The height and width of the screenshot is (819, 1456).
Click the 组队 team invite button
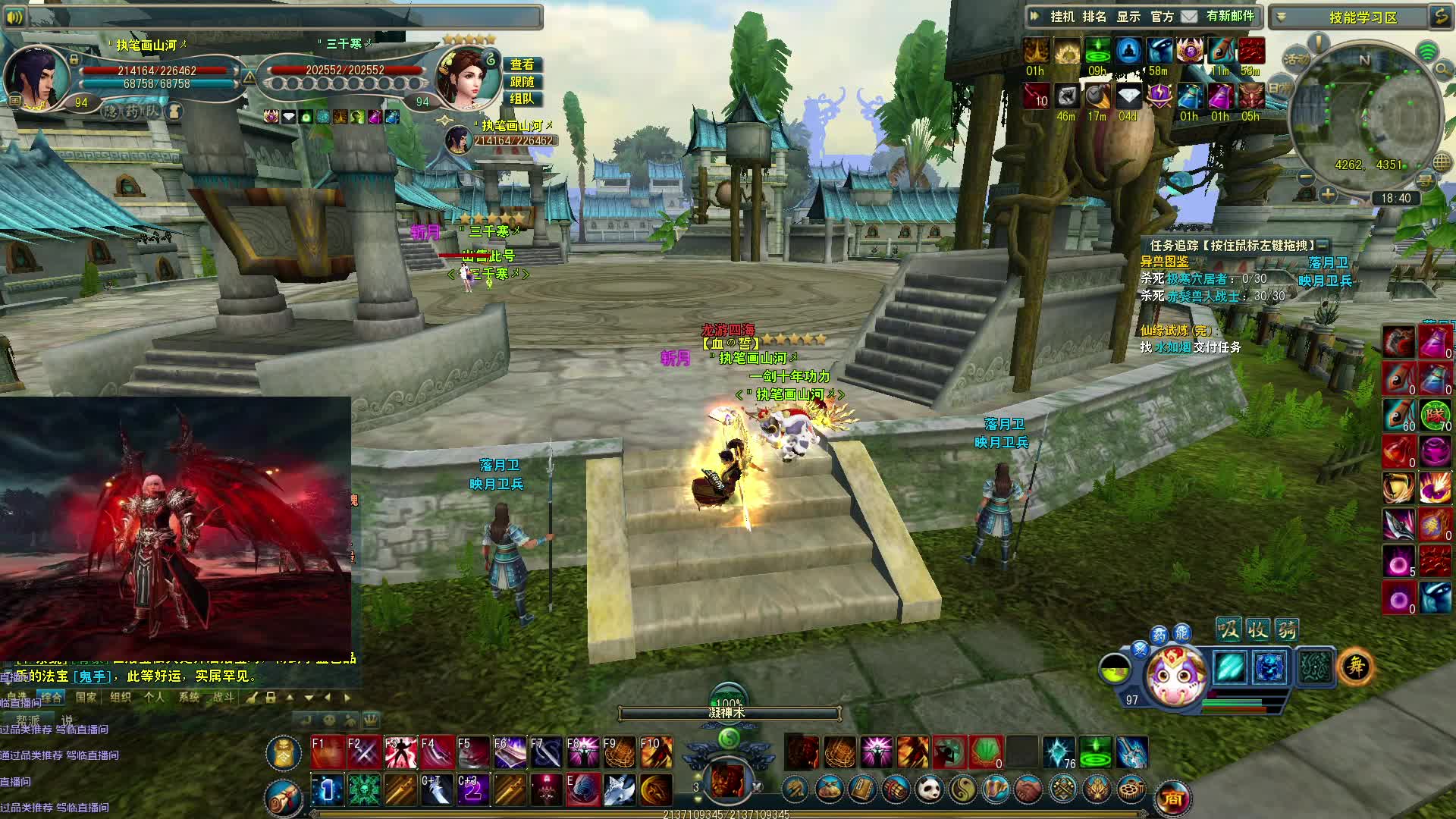[522, 99]
